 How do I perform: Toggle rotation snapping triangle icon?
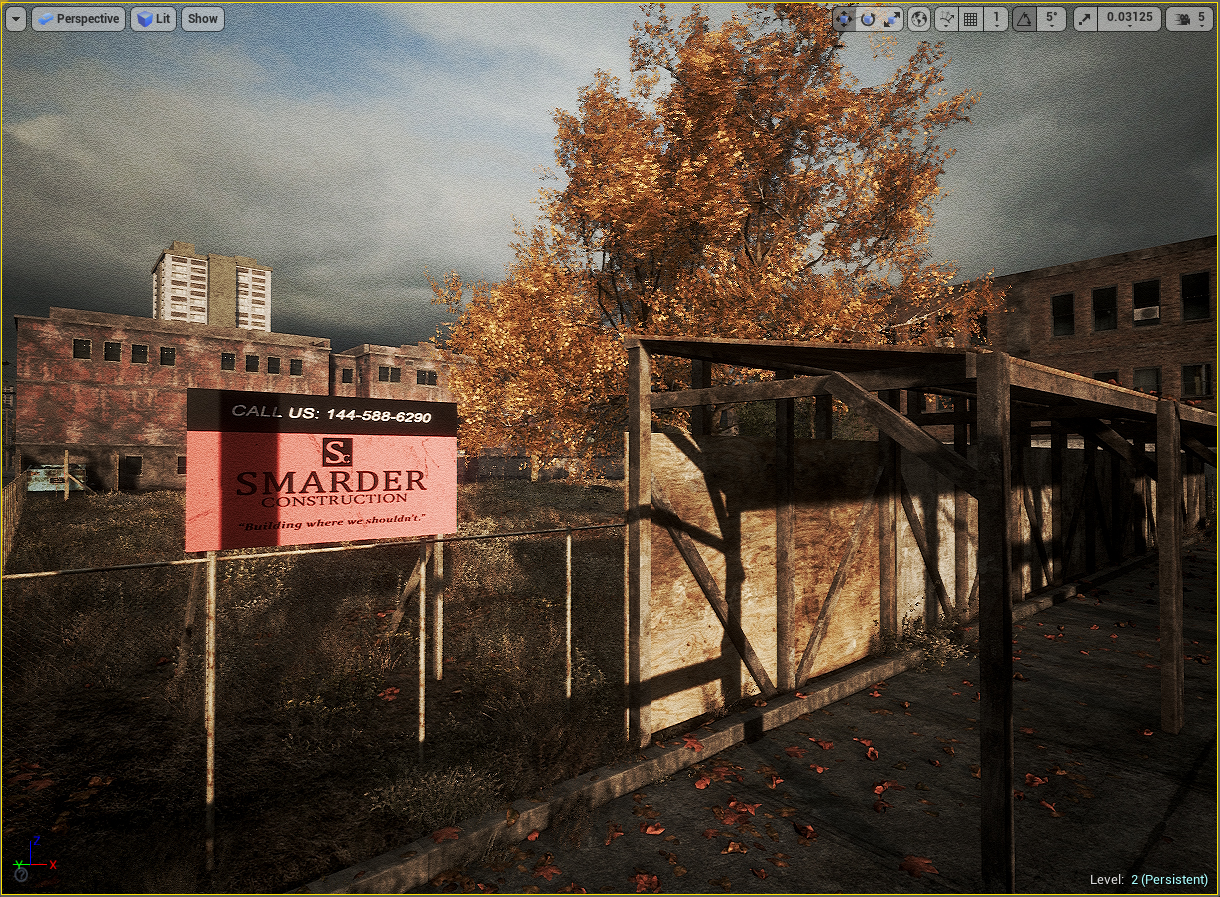[x=1024, y=19]
